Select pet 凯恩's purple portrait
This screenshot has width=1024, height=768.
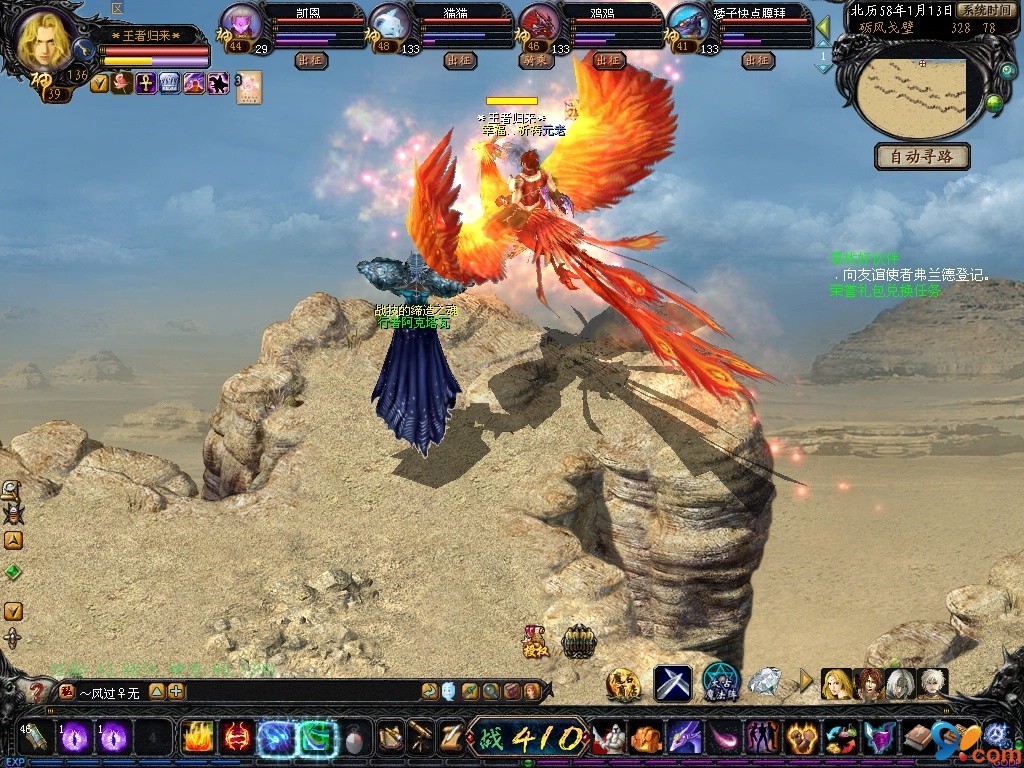[240, 22]
